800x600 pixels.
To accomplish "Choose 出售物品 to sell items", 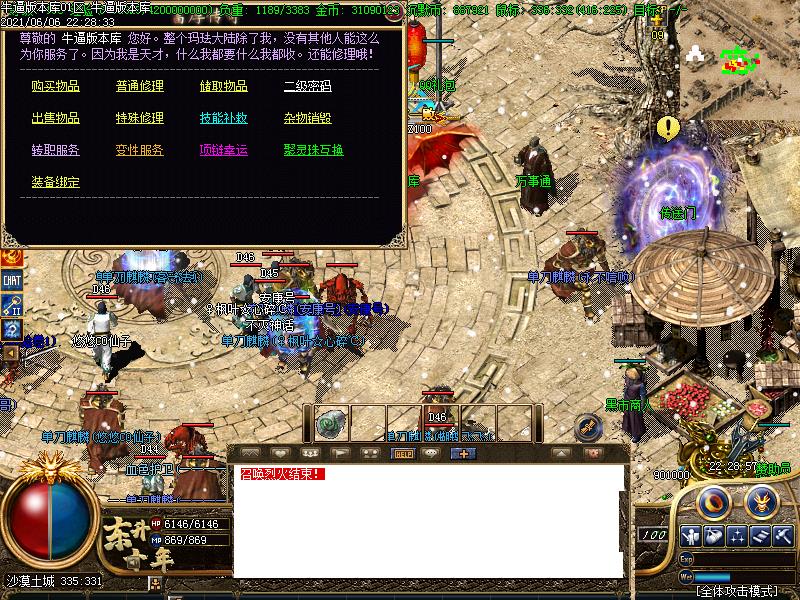I will coord(55,119).
